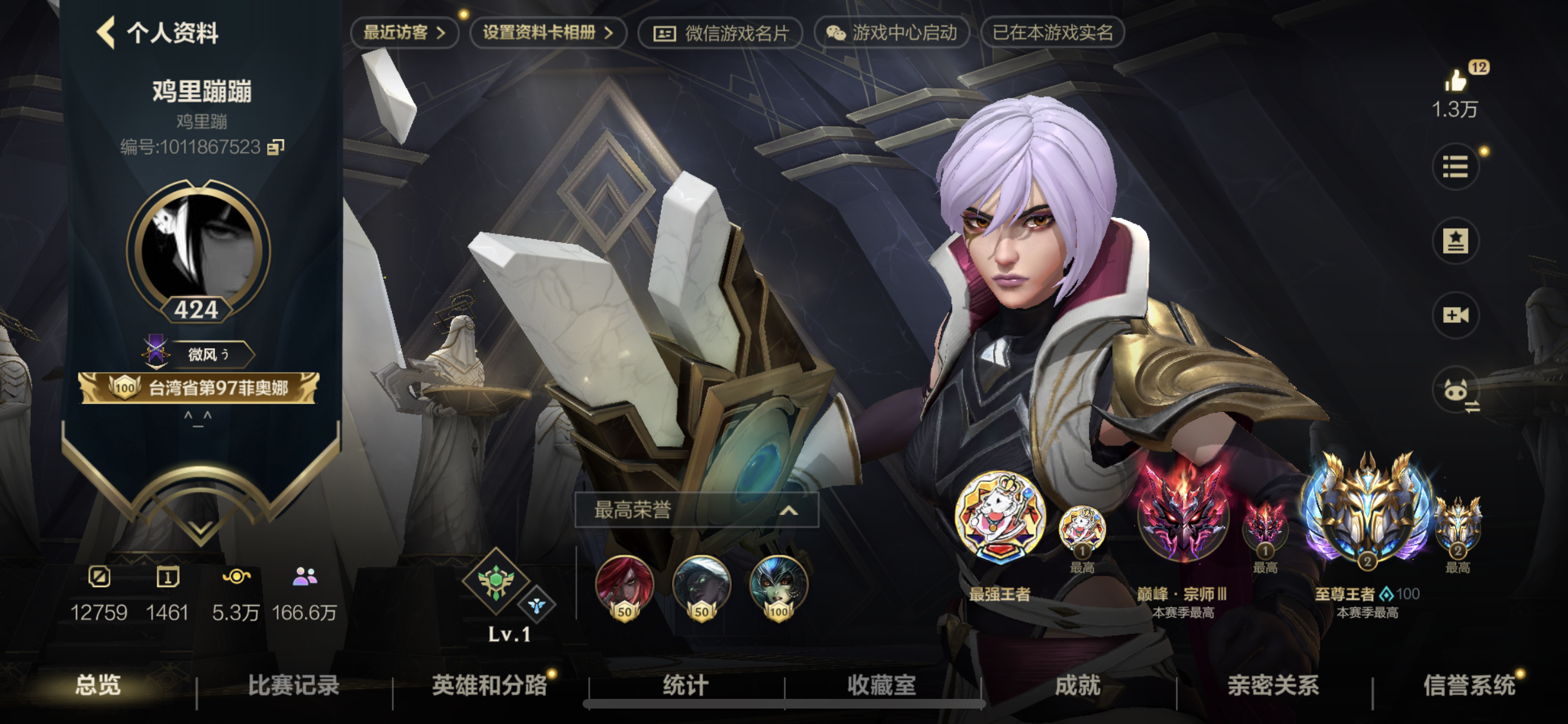Open 设置资料卡相册 album settings
Image resolution: width=1568 pixels, height=724 pixels.
click(548, 32)
